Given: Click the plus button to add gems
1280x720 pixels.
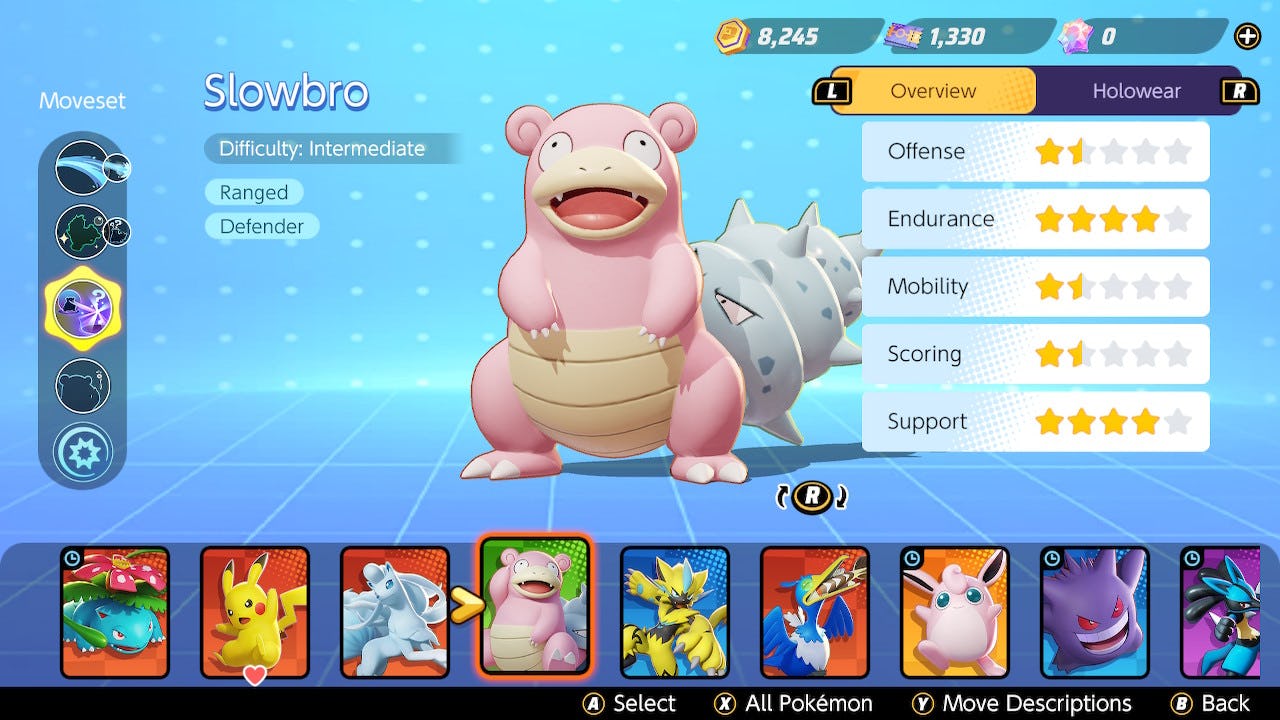Looking at the screenshot, I should [x=1248, y=37].
